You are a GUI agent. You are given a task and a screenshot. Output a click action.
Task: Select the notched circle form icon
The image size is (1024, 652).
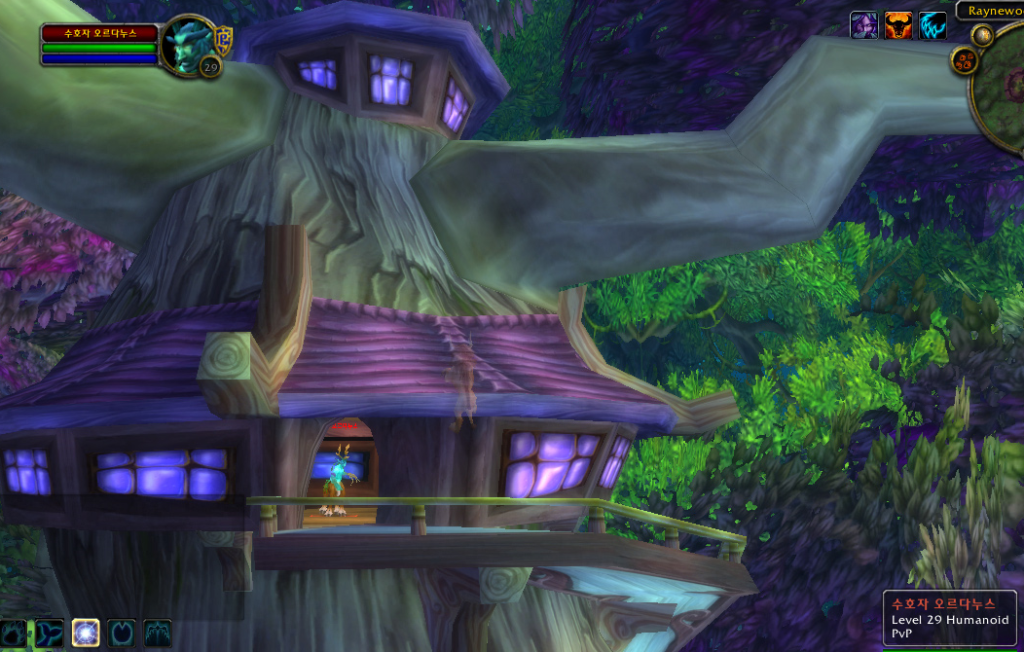click(121, 633)
